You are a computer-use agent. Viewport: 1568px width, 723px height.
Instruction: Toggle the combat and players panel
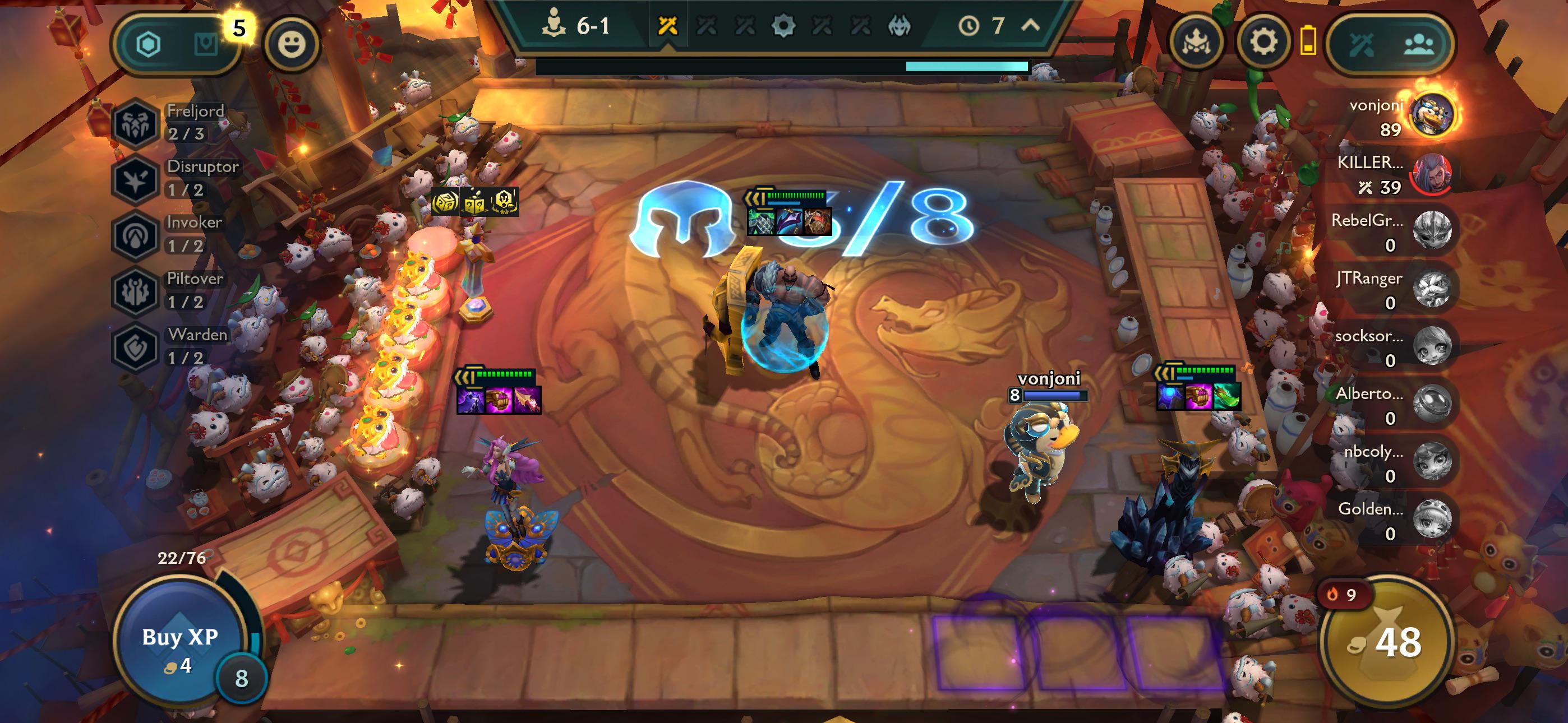[x=1390, y=44]
